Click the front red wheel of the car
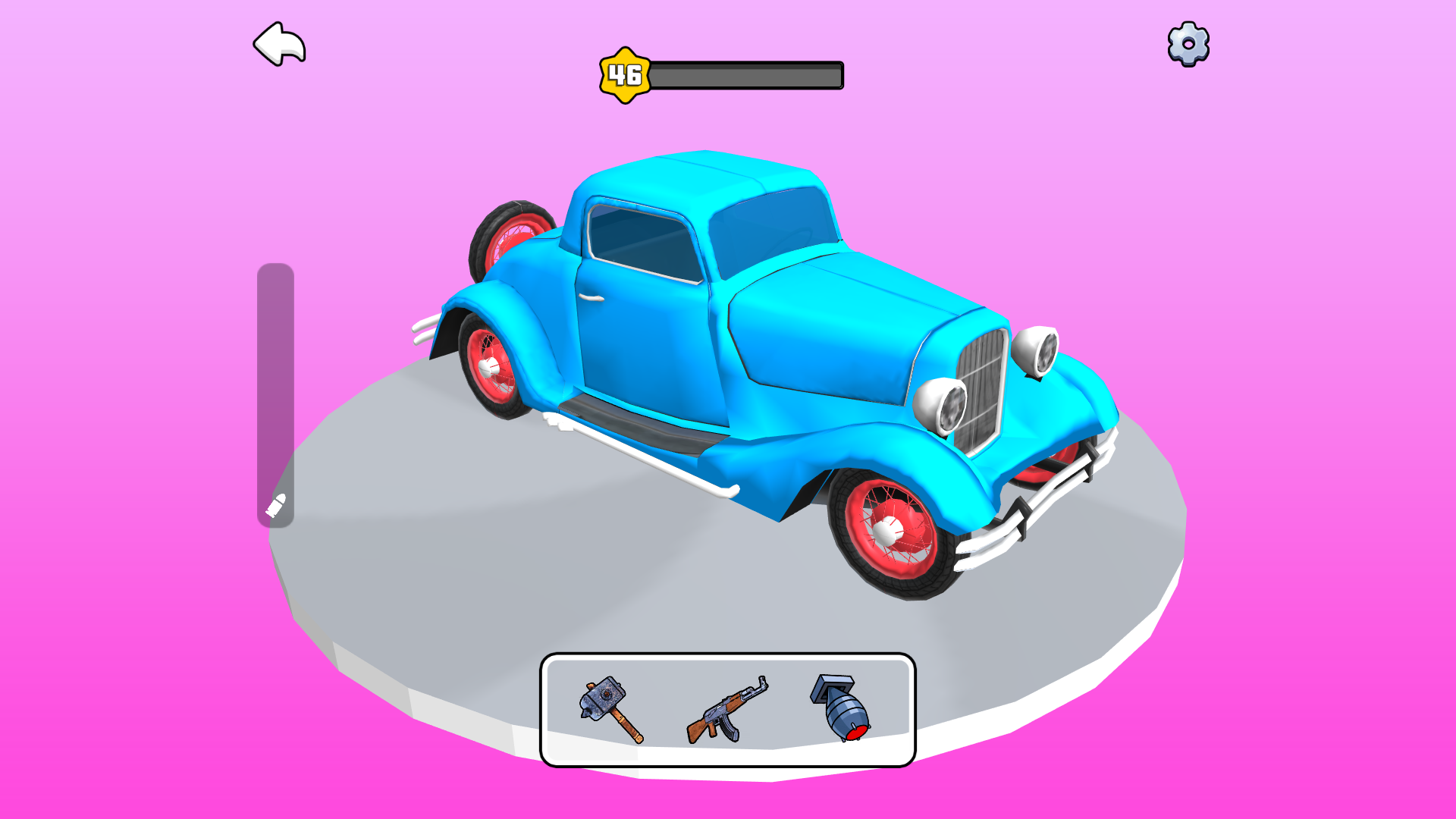The image size is (1456, 819). tap(887, 531)
